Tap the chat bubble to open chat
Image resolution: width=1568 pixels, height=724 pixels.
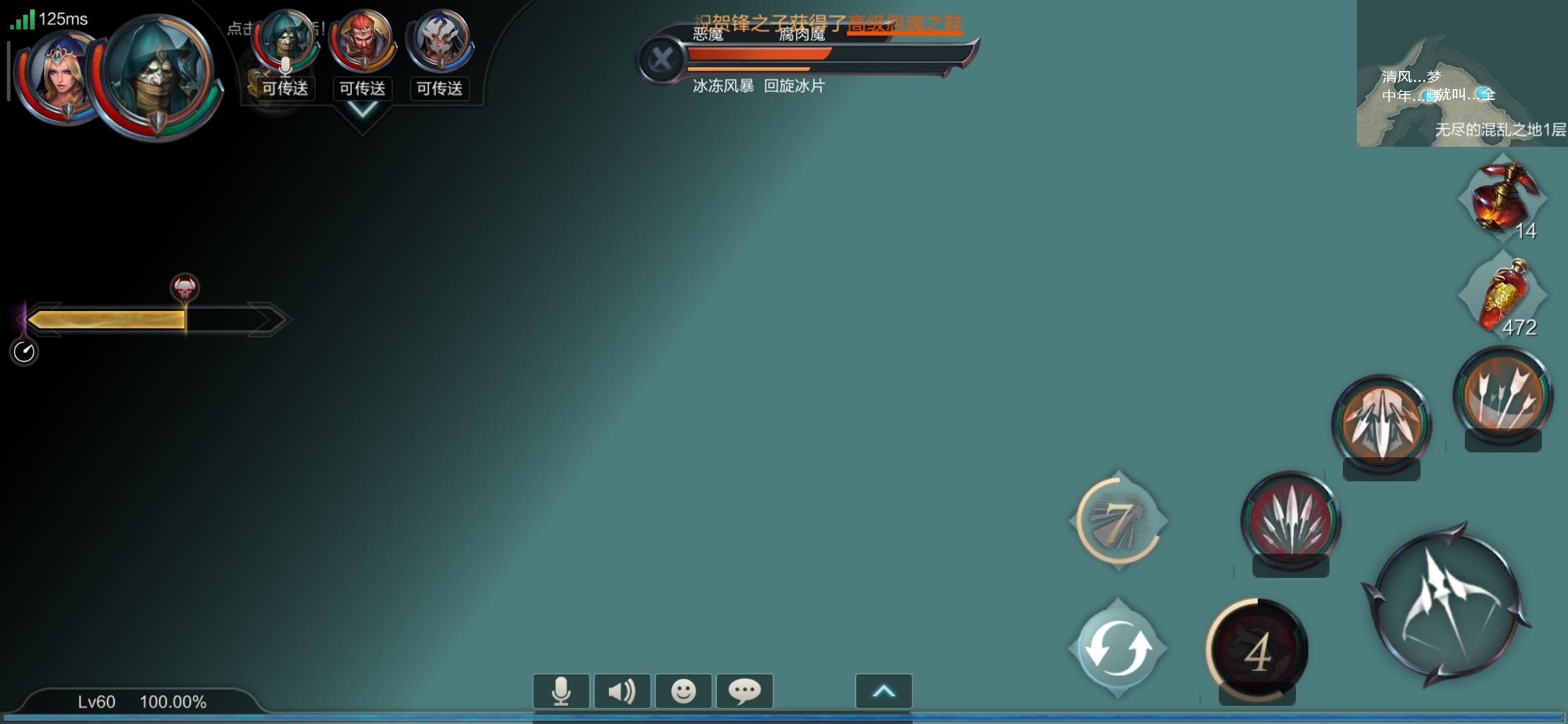coord(745,690)
